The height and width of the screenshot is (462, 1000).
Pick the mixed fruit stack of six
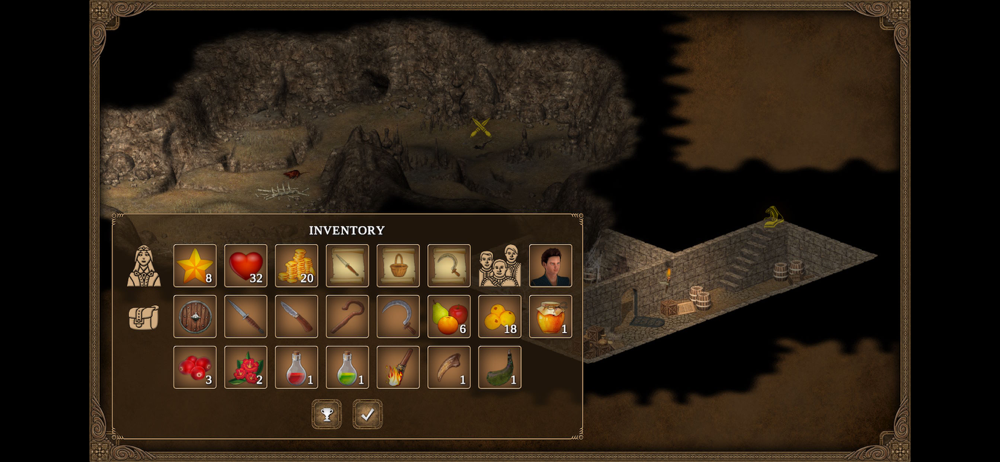pyautogui.click(x=449, y=316)
